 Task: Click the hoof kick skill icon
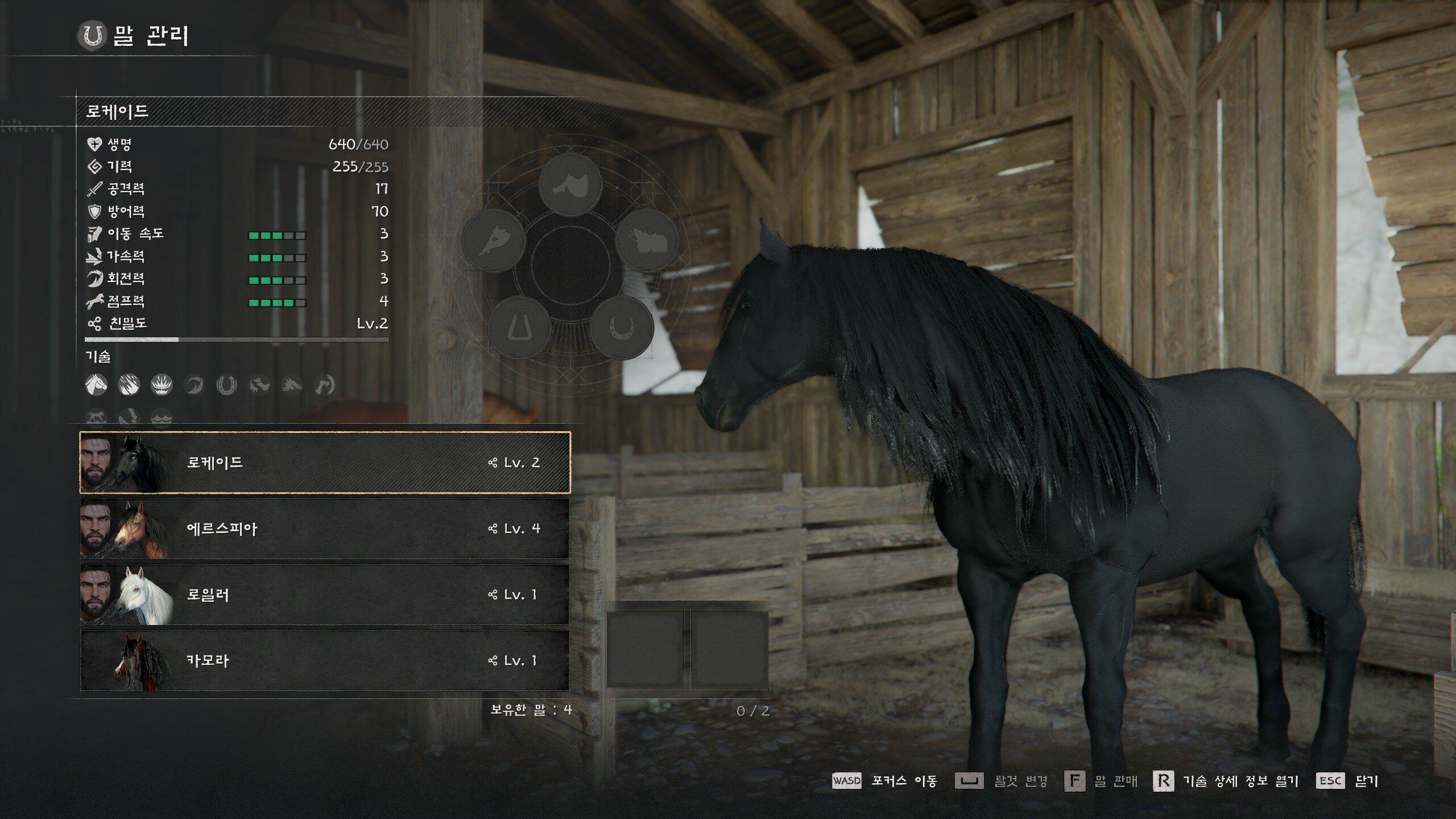(x=324, y=385)
